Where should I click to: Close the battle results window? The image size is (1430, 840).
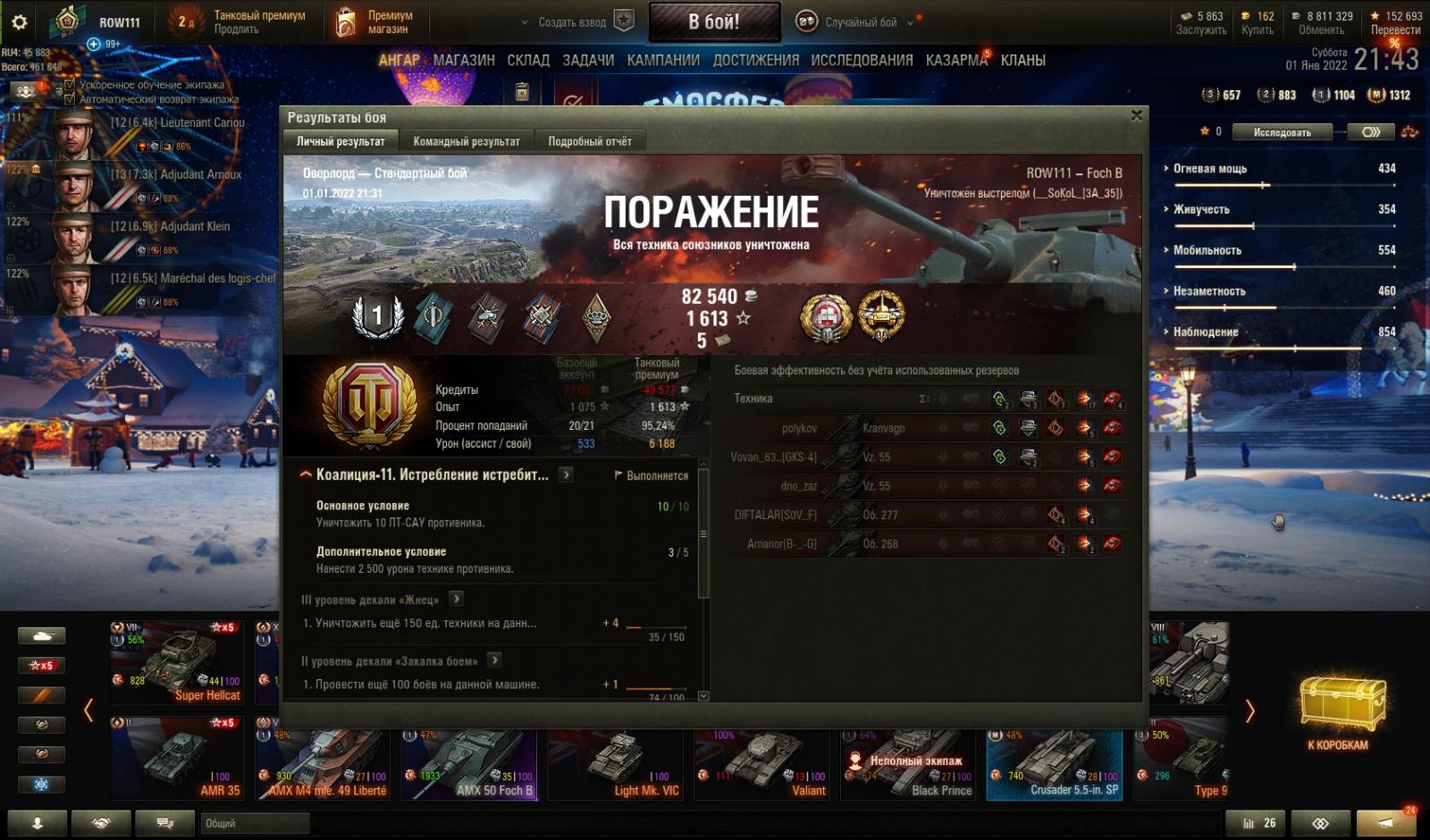click(x=1136, y=115)
